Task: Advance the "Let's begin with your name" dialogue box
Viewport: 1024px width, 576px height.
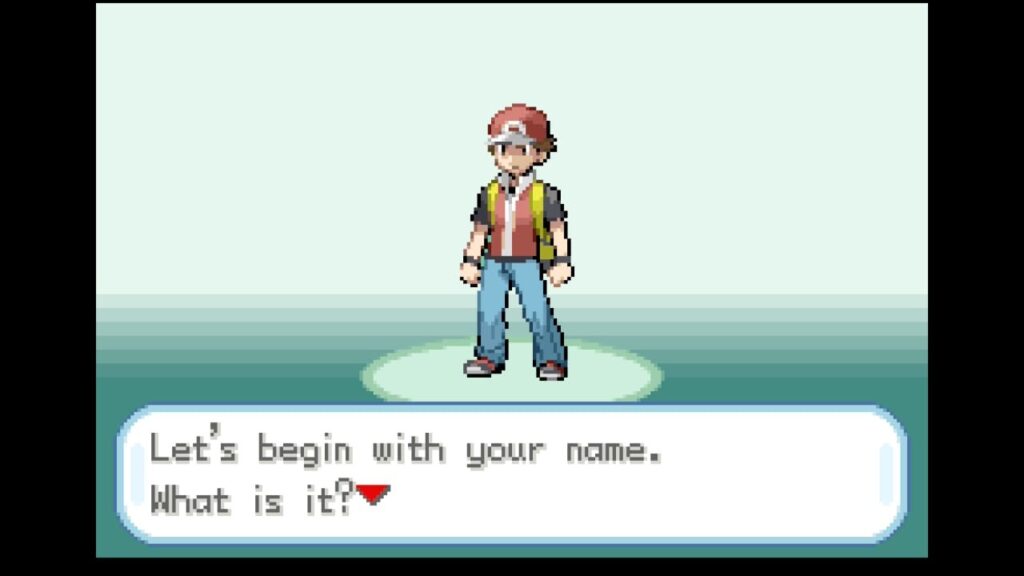Action: click(511, 474)
